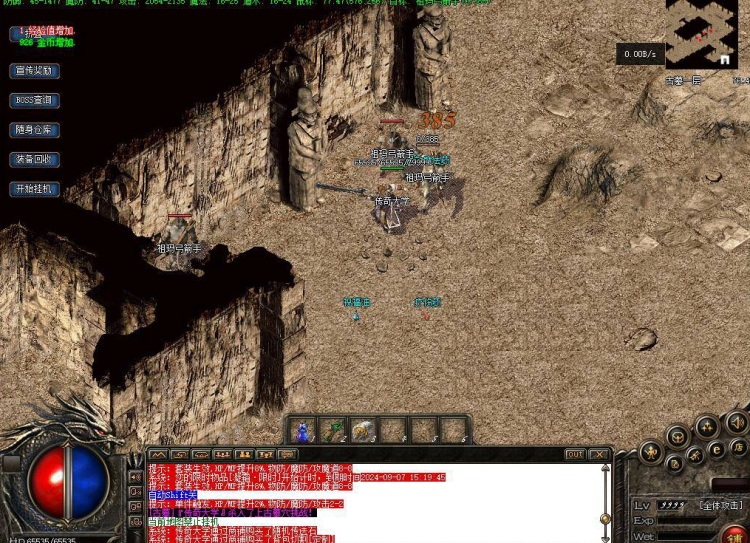Start auto-combat with the 开始挂机 button

[x=35, y=188]
